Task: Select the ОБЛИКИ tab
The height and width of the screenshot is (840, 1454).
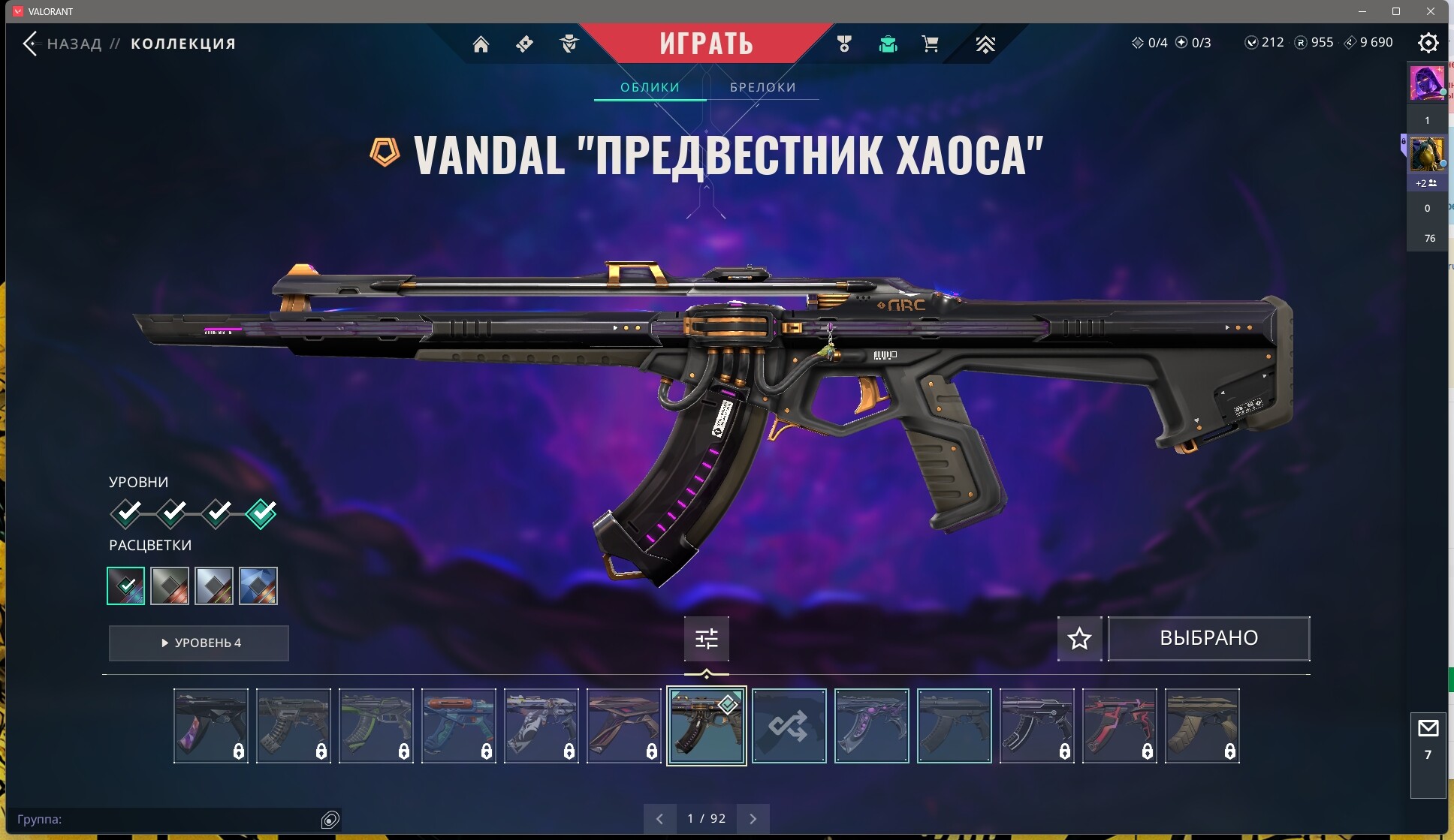Action: [650, 87]
